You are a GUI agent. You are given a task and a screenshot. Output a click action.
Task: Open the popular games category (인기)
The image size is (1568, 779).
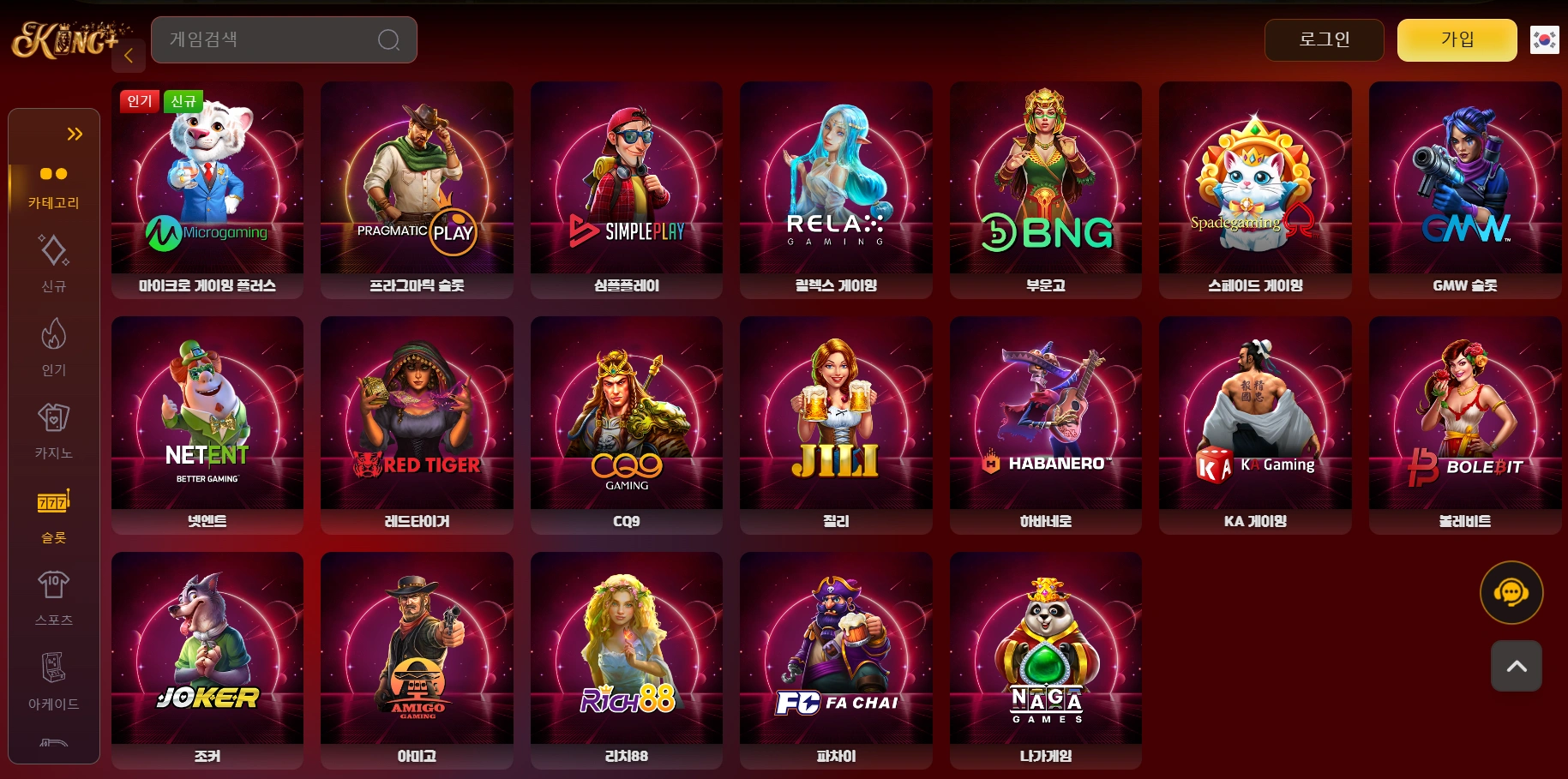click(53, 347)
